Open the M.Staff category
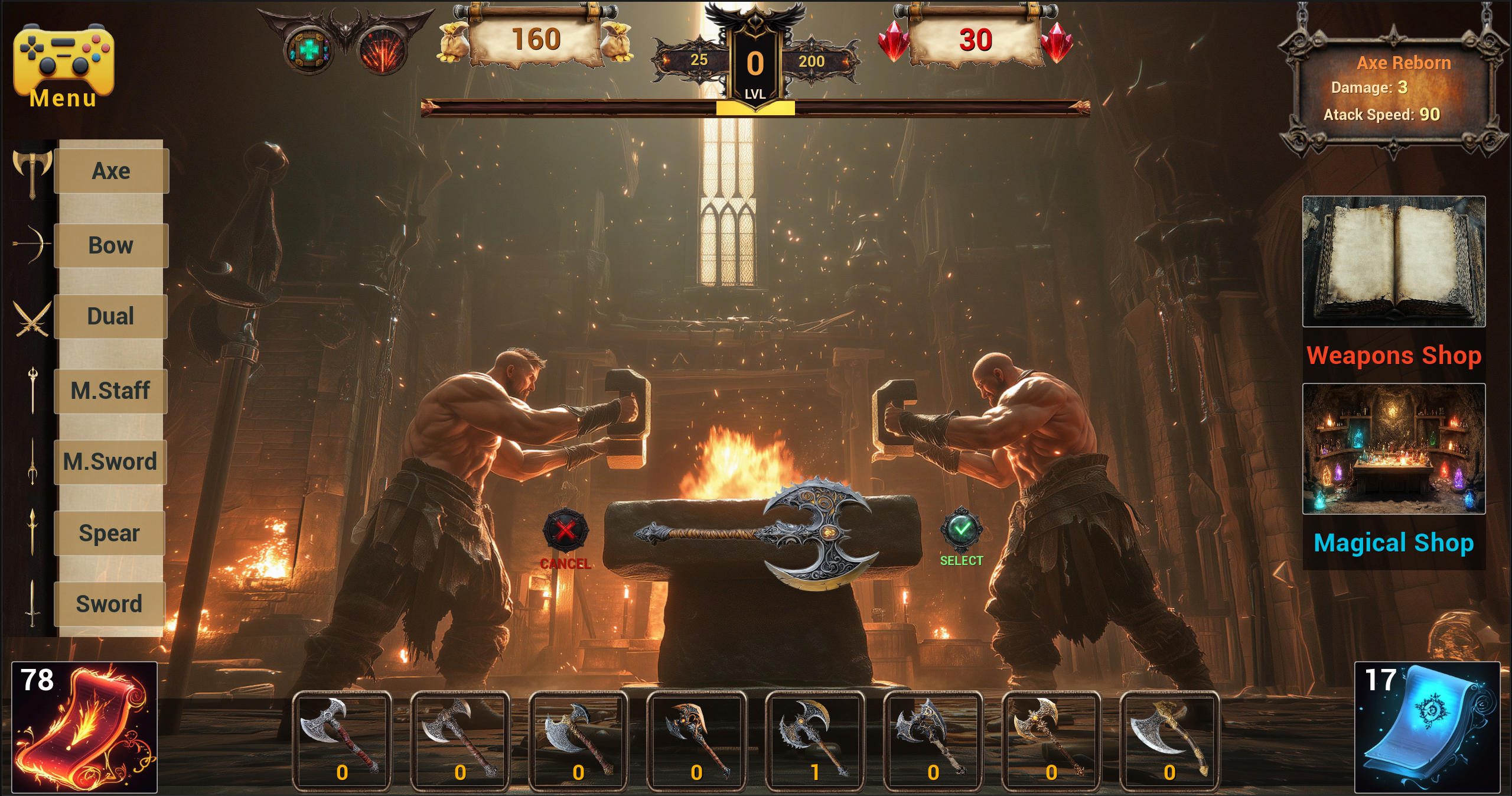Viewport: 1512px width, 796px height. 110,391
